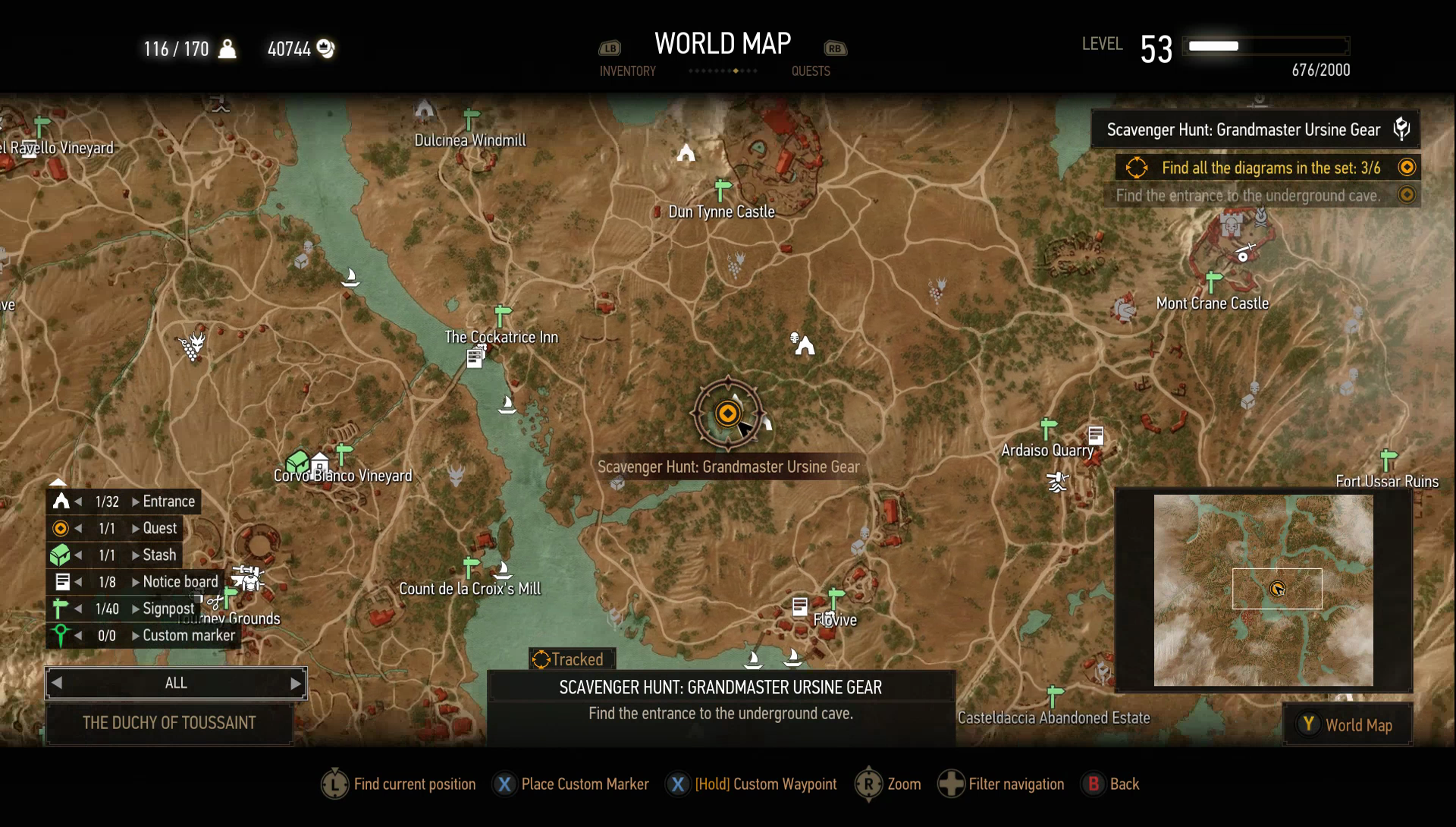Screen dimensions: 1456x827
Task: Collapse the legend panel with the up arrow
Action: click(x=58, y=483)
